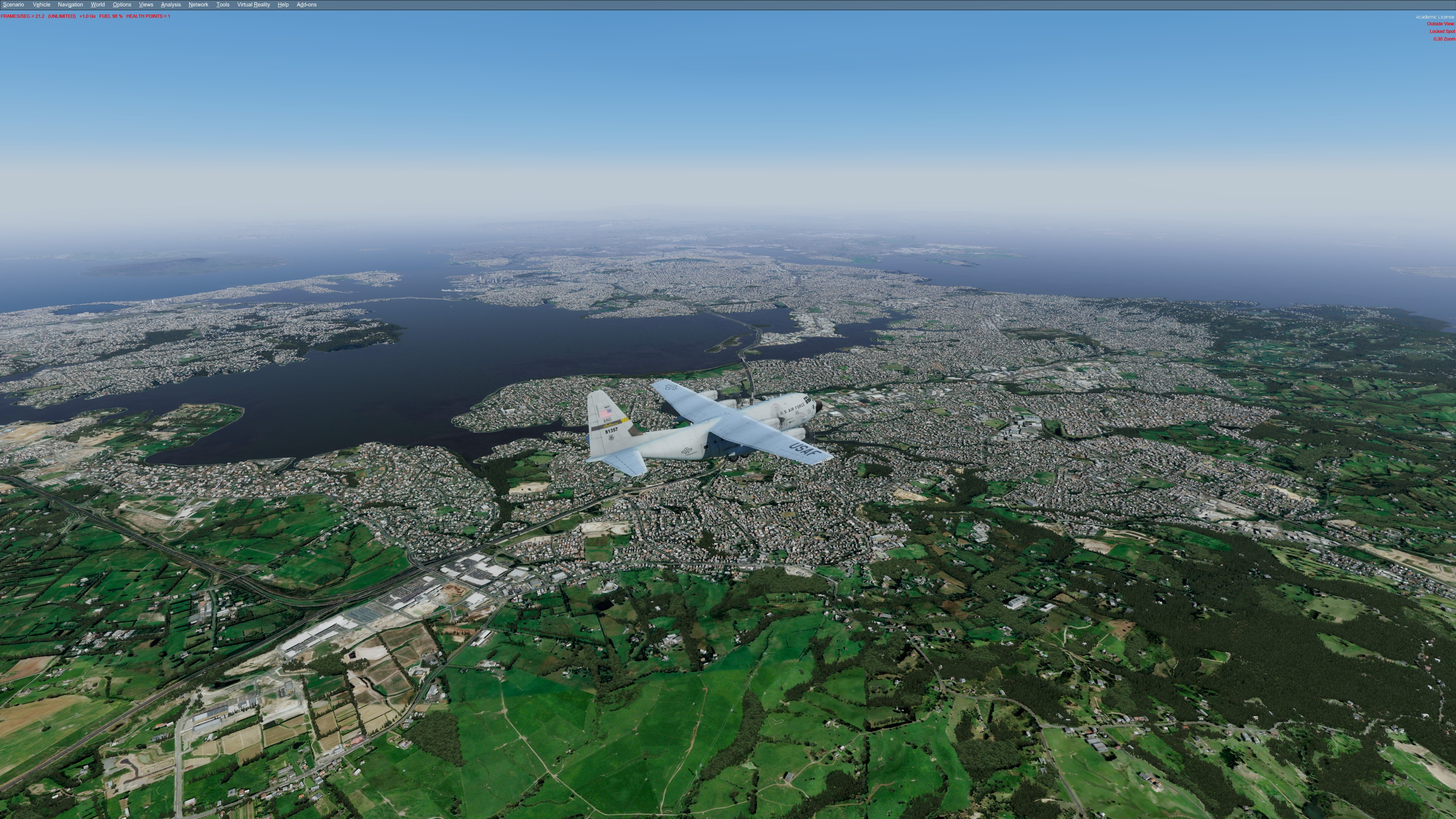
Task: Open the Network menu
Action: pyautogui.click(x=198, y=5)
